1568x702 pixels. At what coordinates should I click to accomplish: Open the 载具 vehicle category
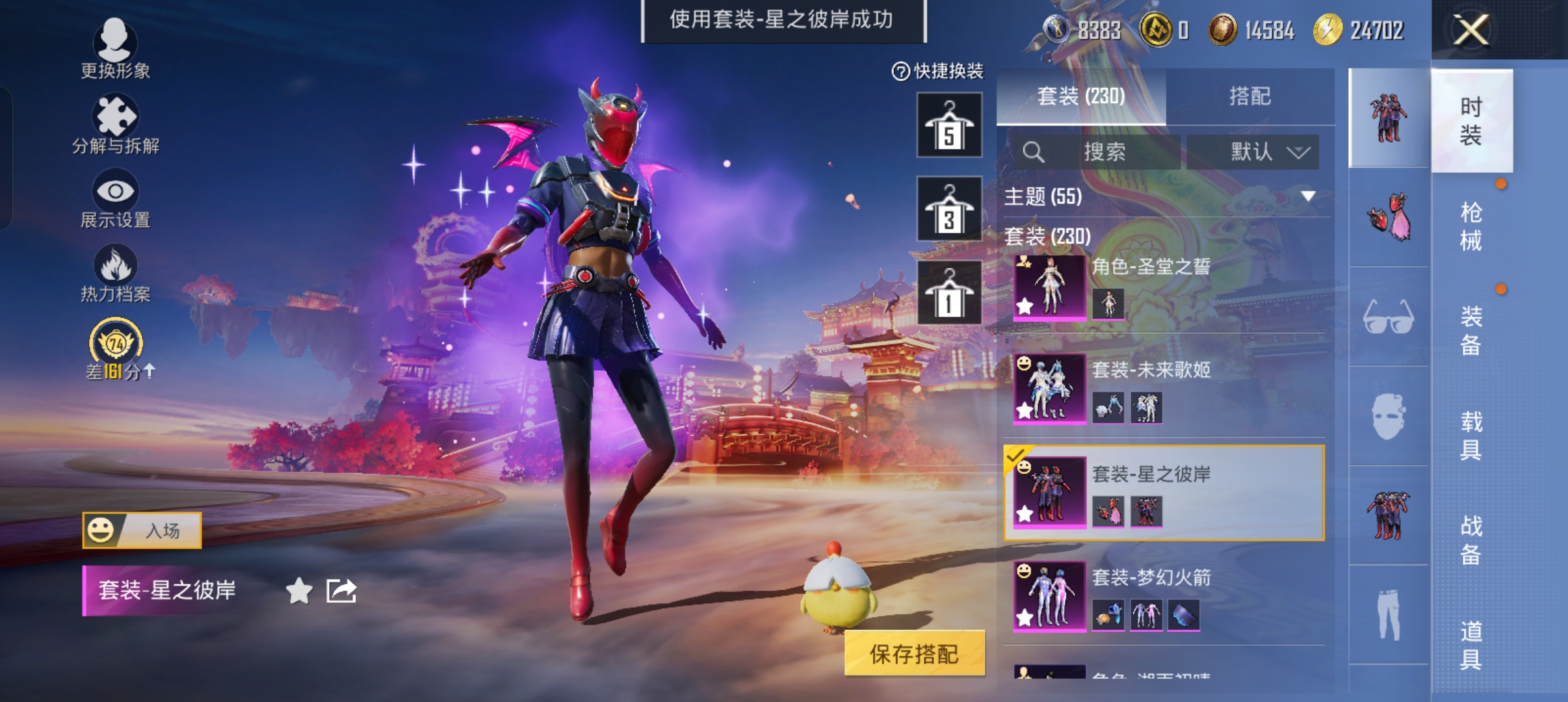(1470, 435)
